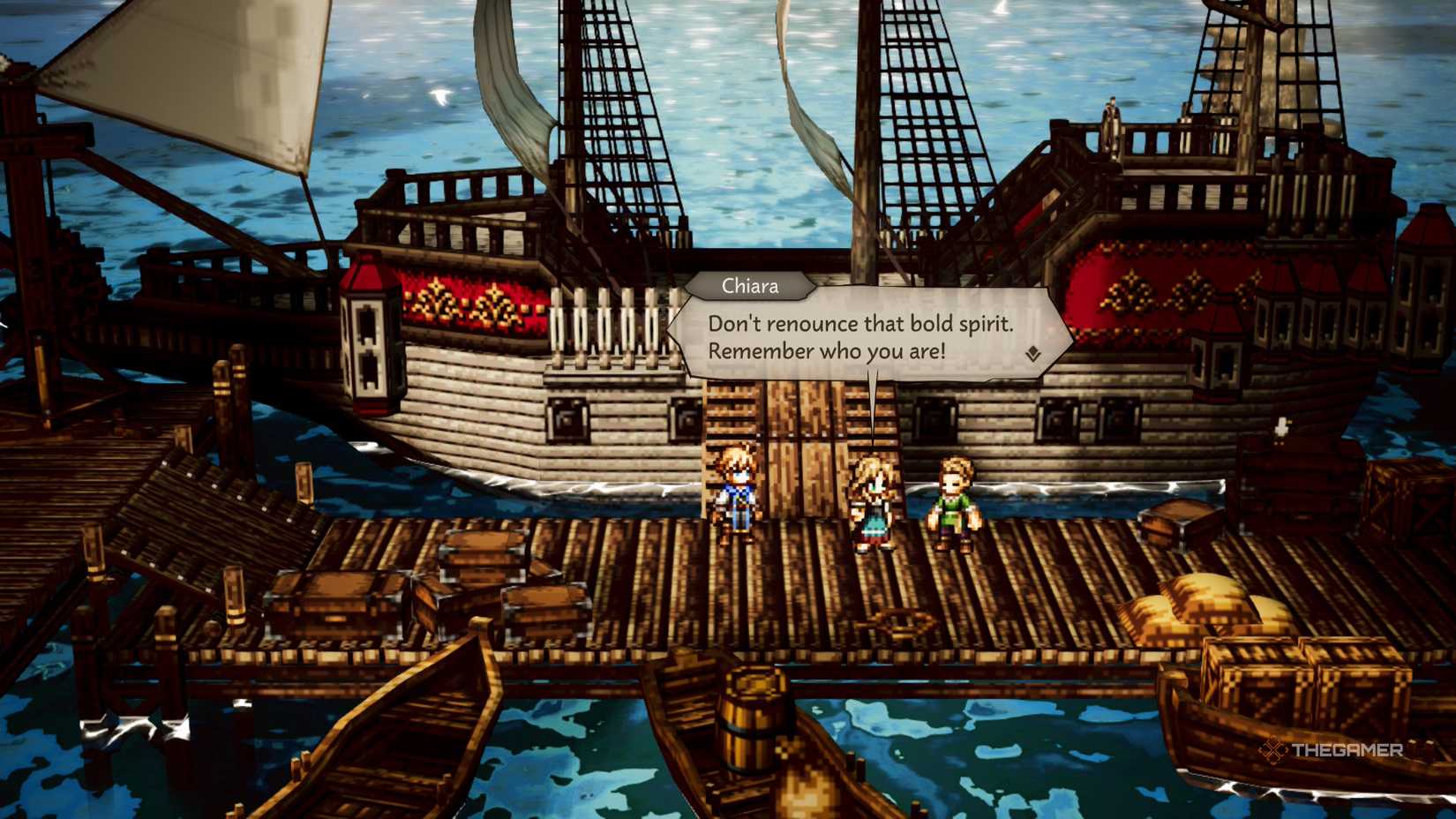Image resolution: width=1456 pixels, height=819 pixels.
Task: Click the line 'Remember who you are!'
Action: click(x=829, y=350)
